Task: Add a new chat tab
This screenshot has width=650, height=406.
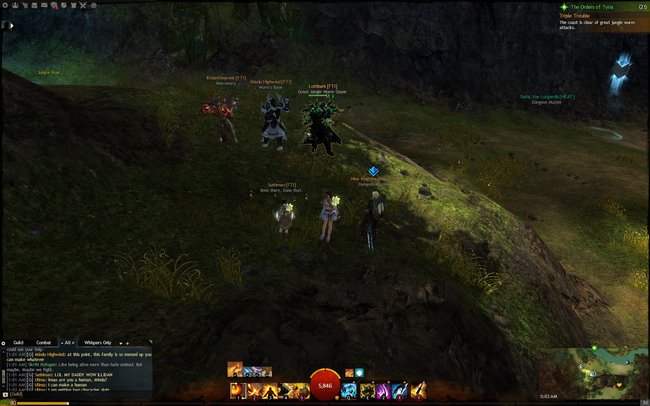Action: 127,342
